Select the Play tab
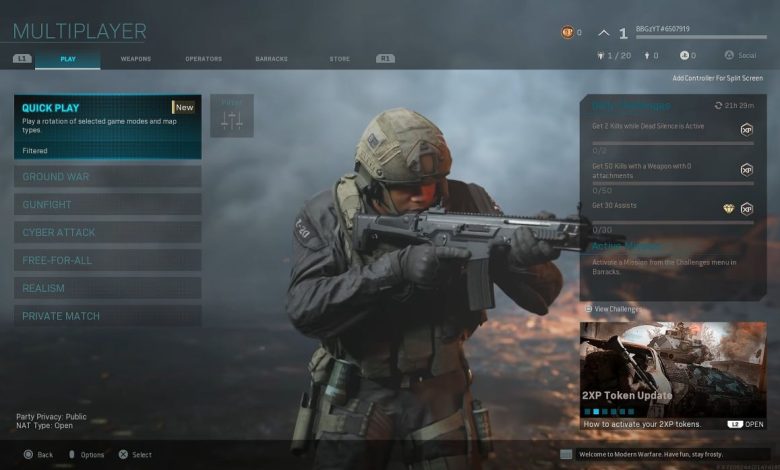780x470 pixels. pyautogui.click(x=68, y=59)
